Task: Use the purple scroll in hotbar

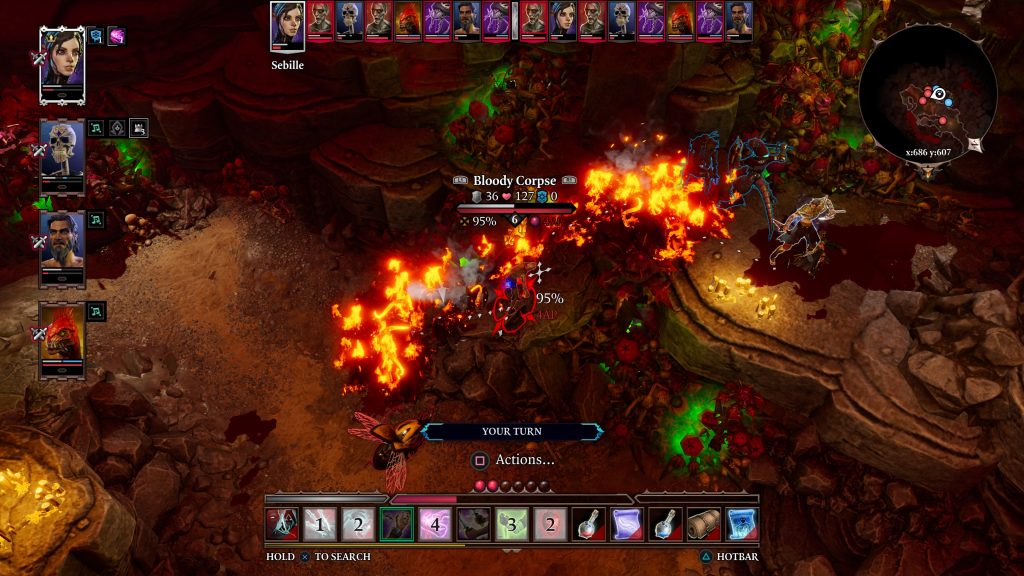Action: pos(626,523)
